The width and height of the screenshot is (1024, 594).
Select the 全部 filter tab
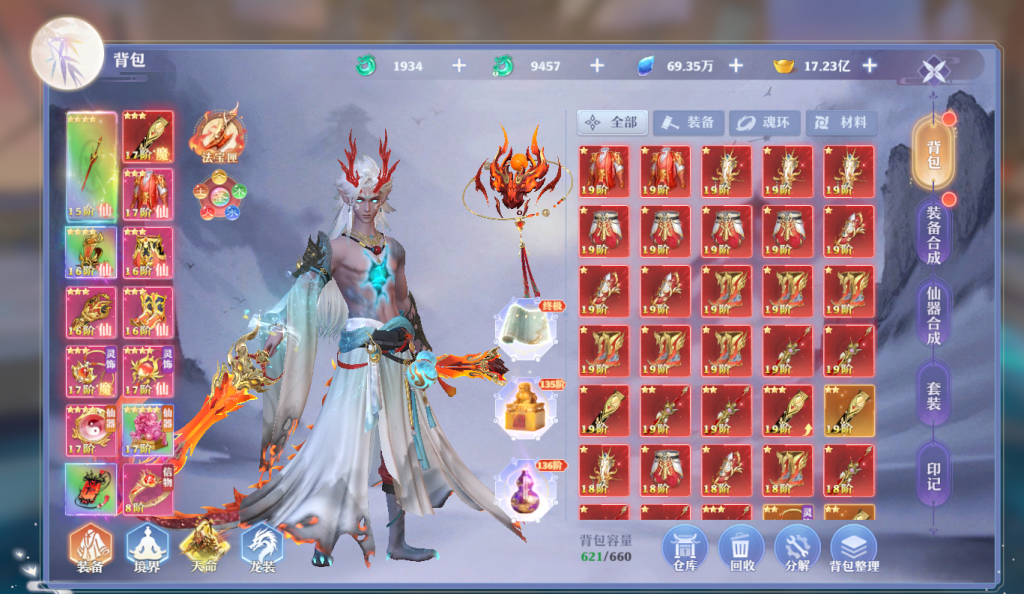[x=613, y=123]
